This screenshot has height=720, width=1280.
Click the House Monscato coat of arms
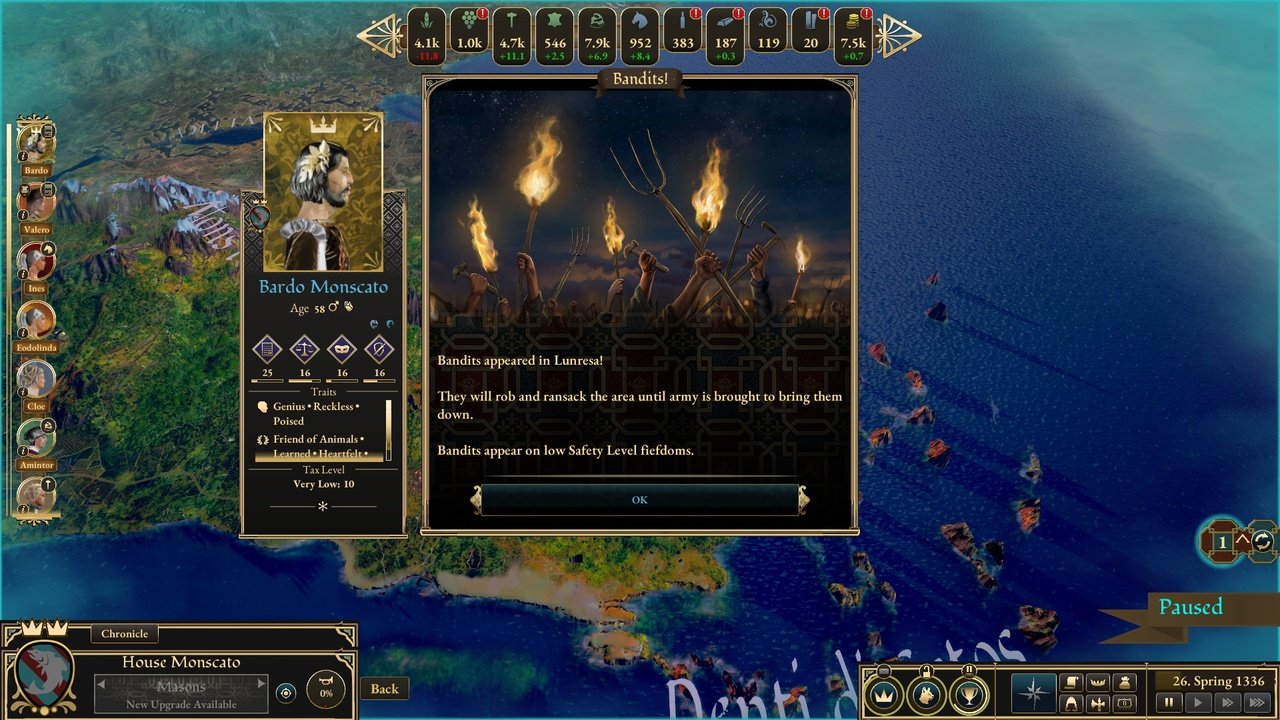click(x=43, y=675)
